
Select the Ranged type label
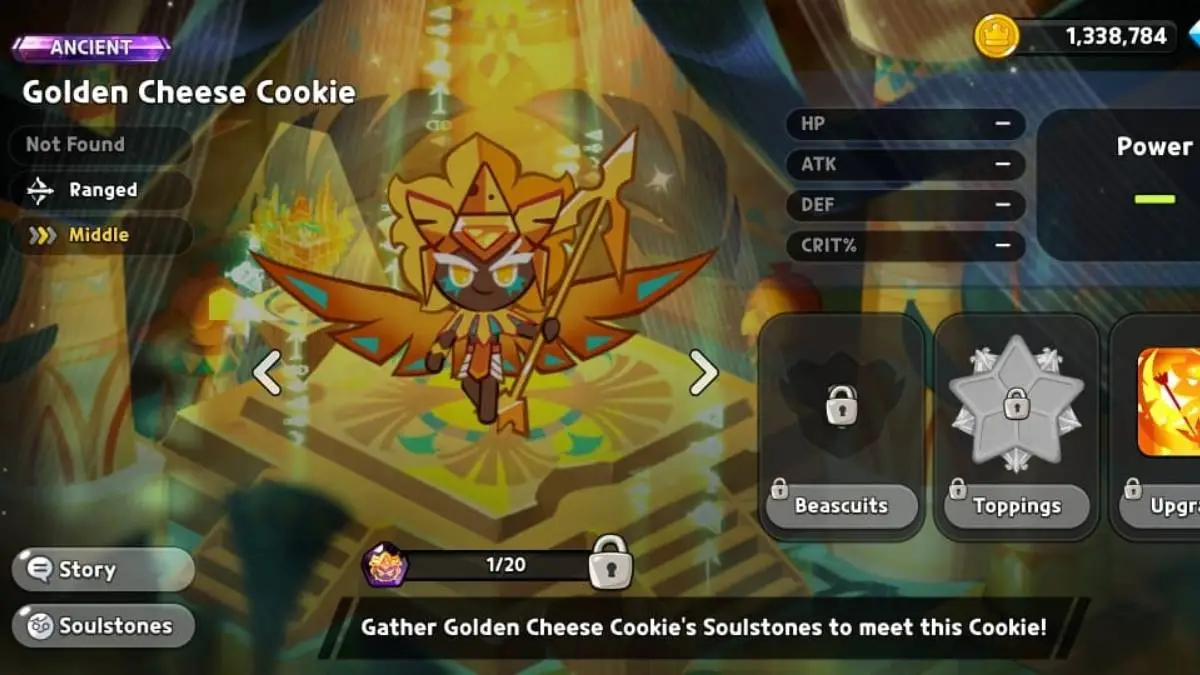pyautogui.click(x=100, y=190)
